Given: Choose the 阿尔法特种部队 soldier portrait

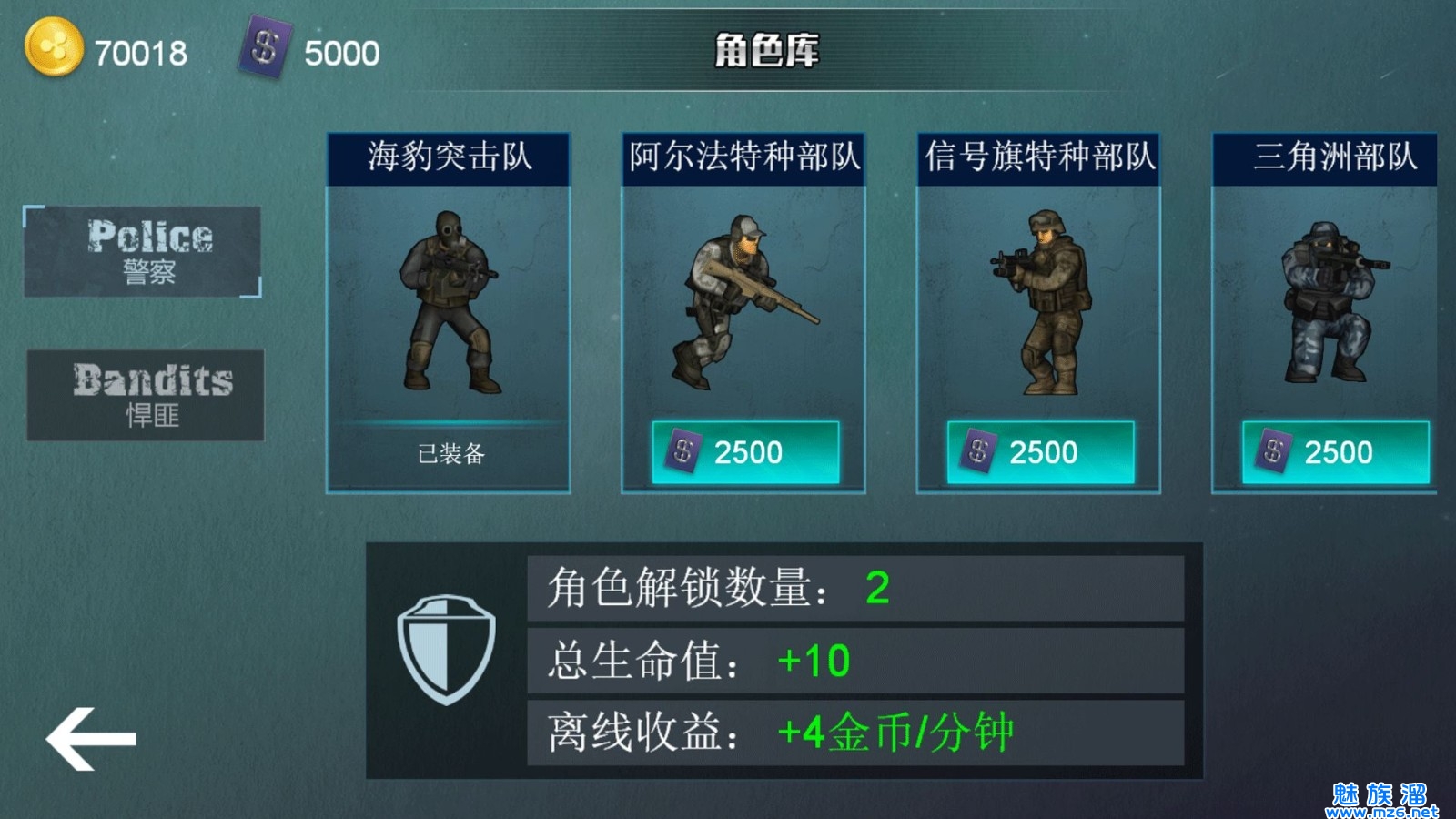Looking at the screenshot, I should [x=743, y=300].
